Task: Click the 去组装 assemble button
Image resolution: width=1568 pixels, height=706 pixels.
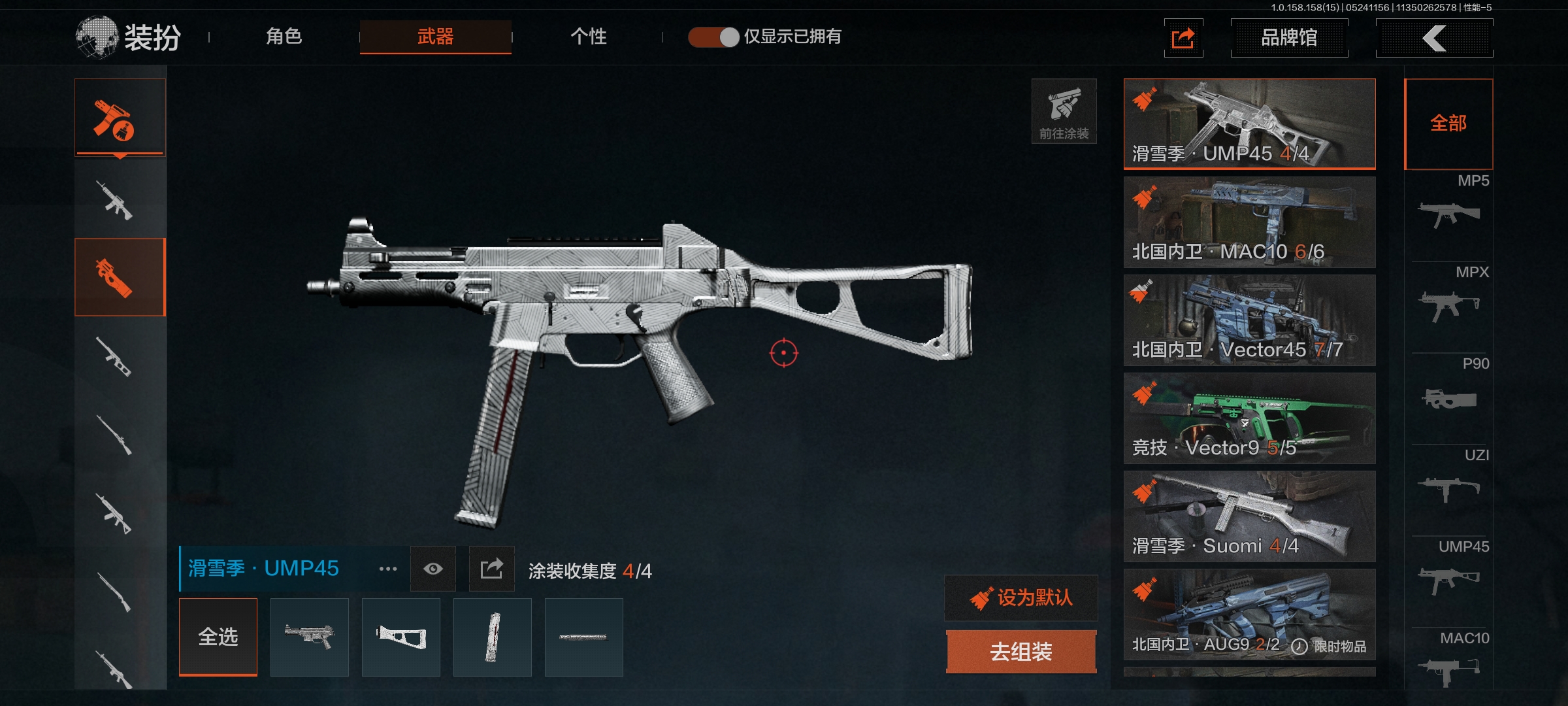Action: click(1021, 652)
